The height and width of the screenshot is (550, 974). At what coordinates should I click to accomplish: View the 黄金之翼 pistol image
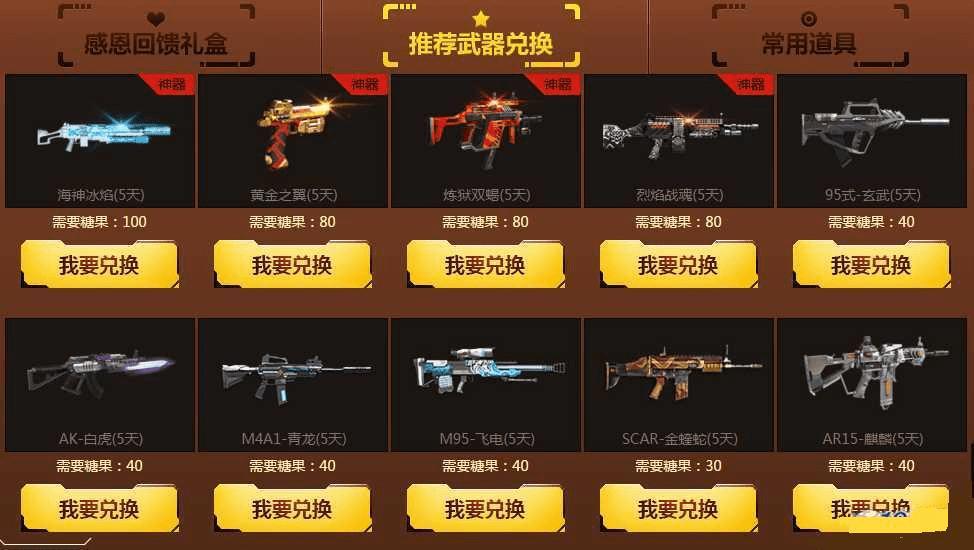[293, 135]
